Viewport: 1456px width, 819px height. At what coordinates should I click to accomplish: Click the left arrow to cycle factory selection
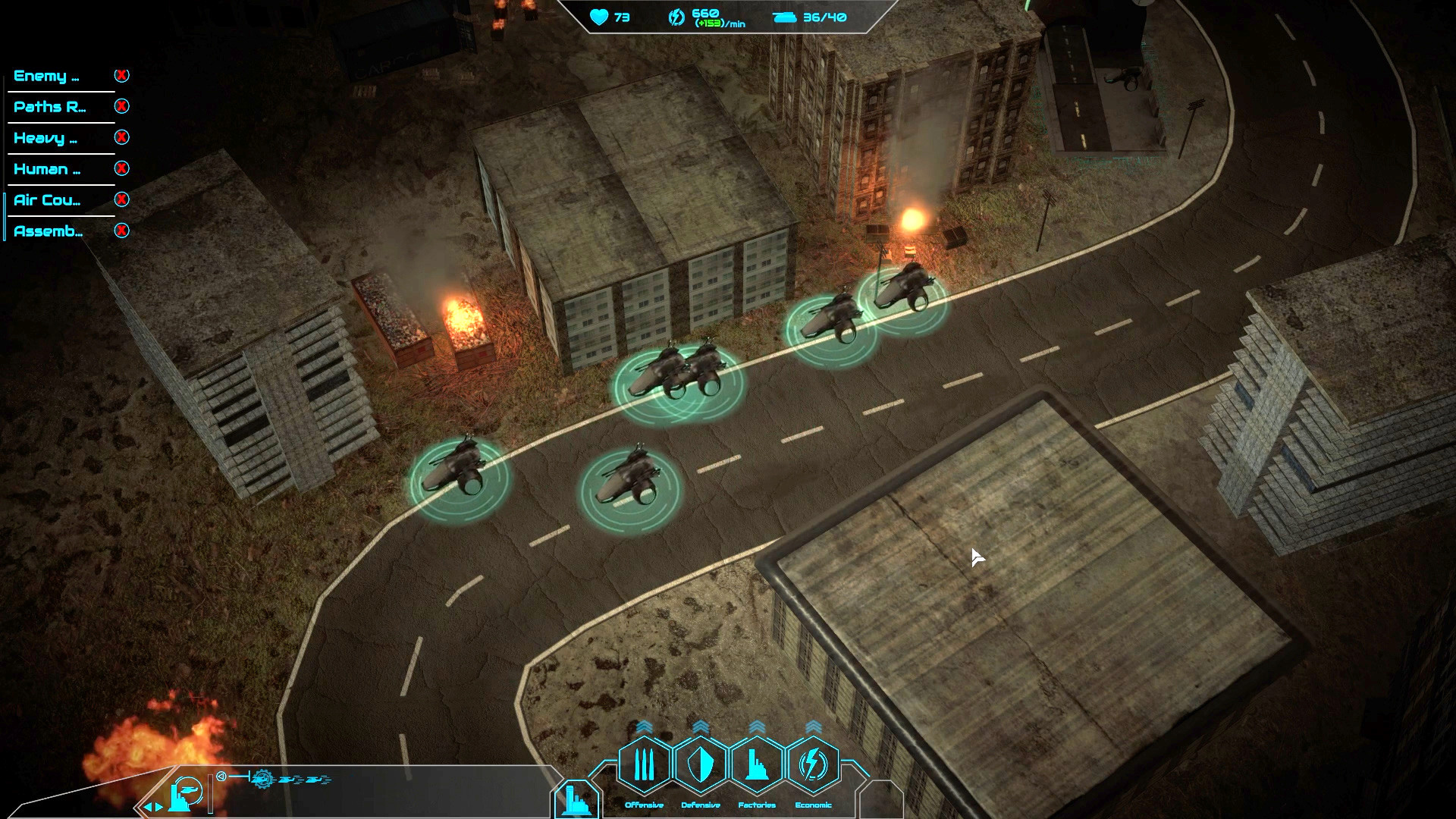click(x=149, y=808)
